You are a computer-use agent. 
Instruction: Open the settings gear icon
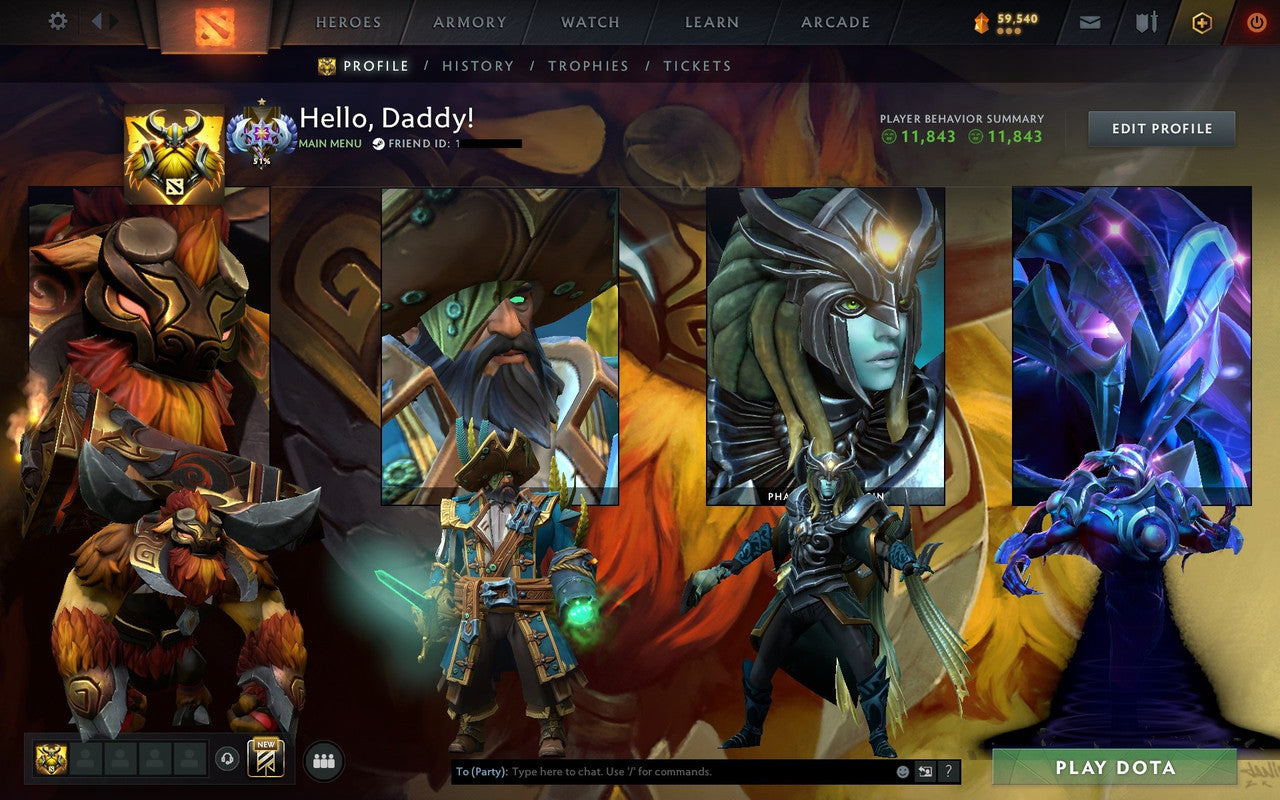pyautogui.click(x=57, y=21)
